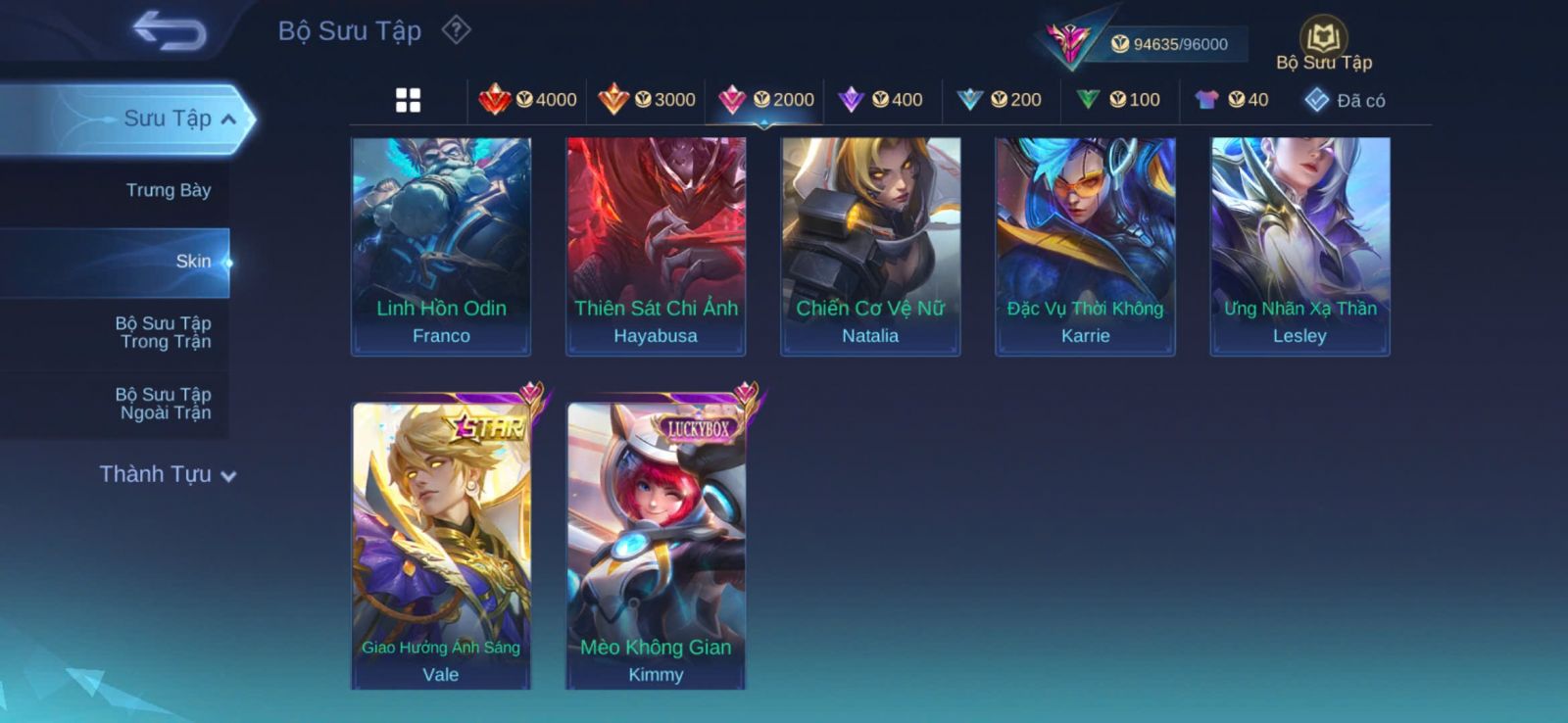Screen dimensions: 1568x723
Task: Open the gold Bộ Sưu Tập book icon
Action: [x=1323, y=39]
